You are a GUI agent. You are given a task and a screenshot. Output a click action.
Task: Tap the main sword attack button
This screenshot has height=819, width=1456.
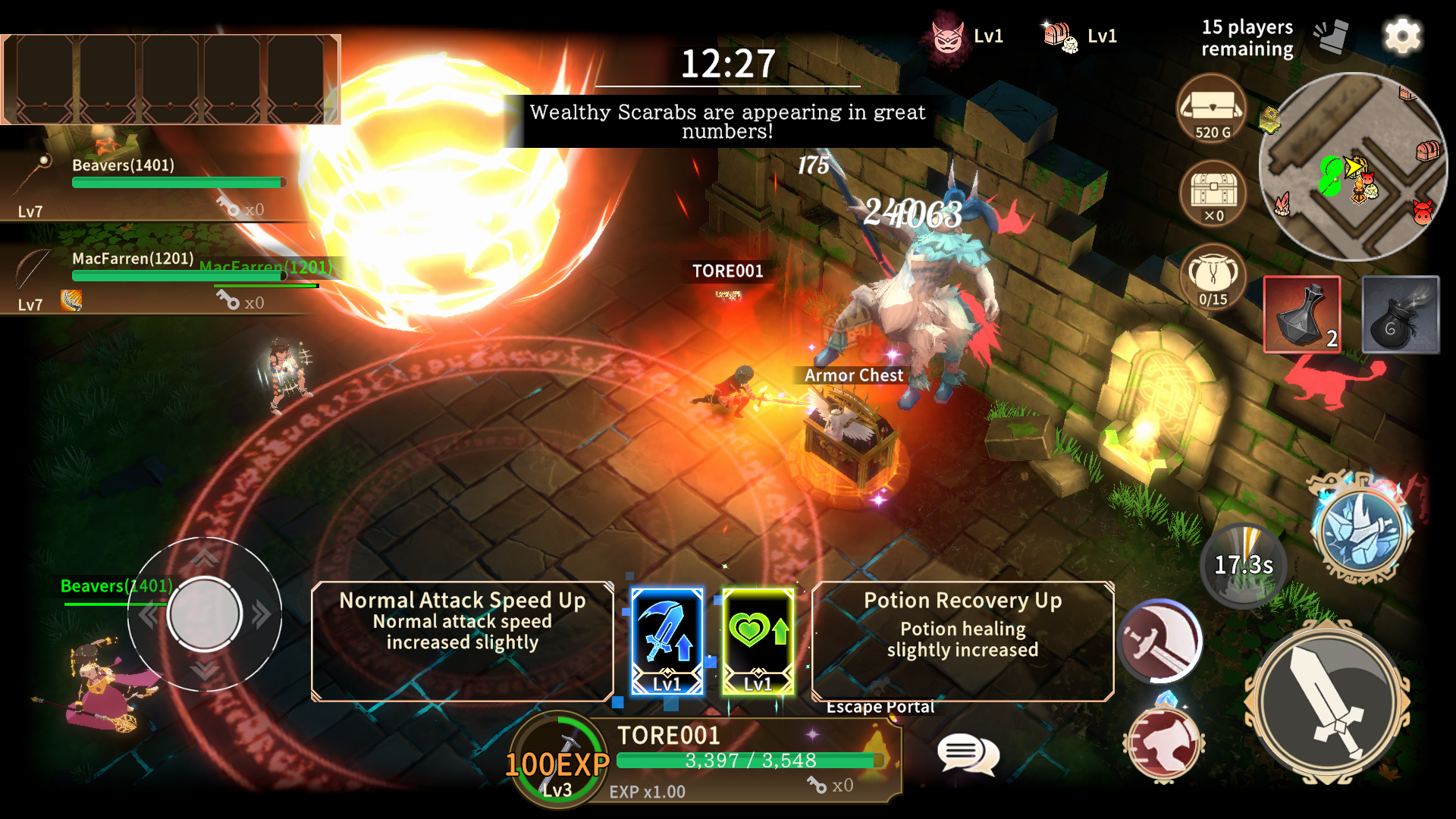(x=1327, y=702)
